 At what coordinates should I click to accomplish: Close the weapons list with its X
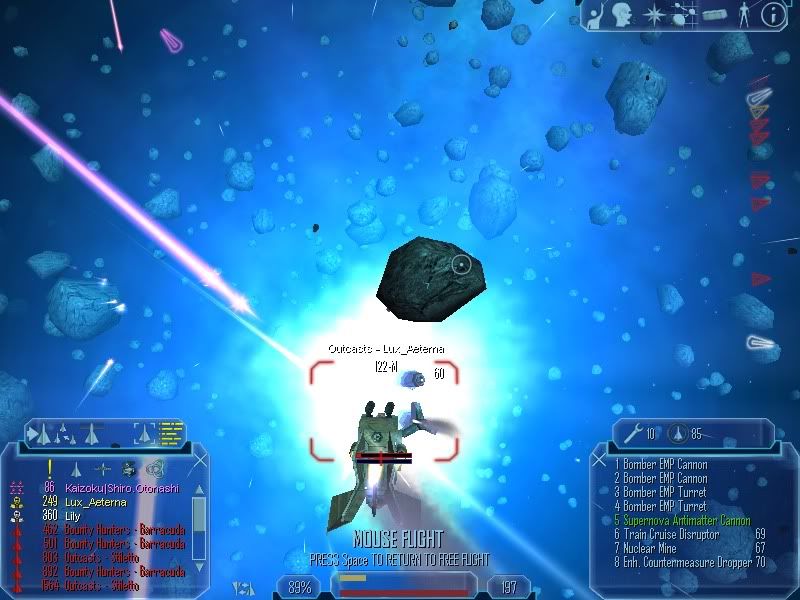click(601, 462)
